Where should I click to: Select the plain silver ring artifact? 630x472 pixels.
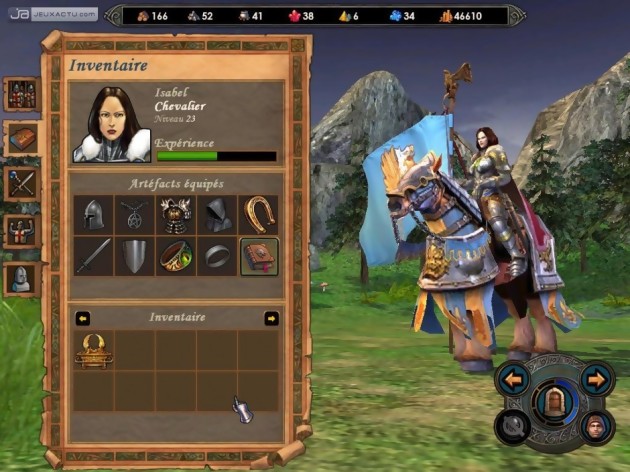pos(218,256)
